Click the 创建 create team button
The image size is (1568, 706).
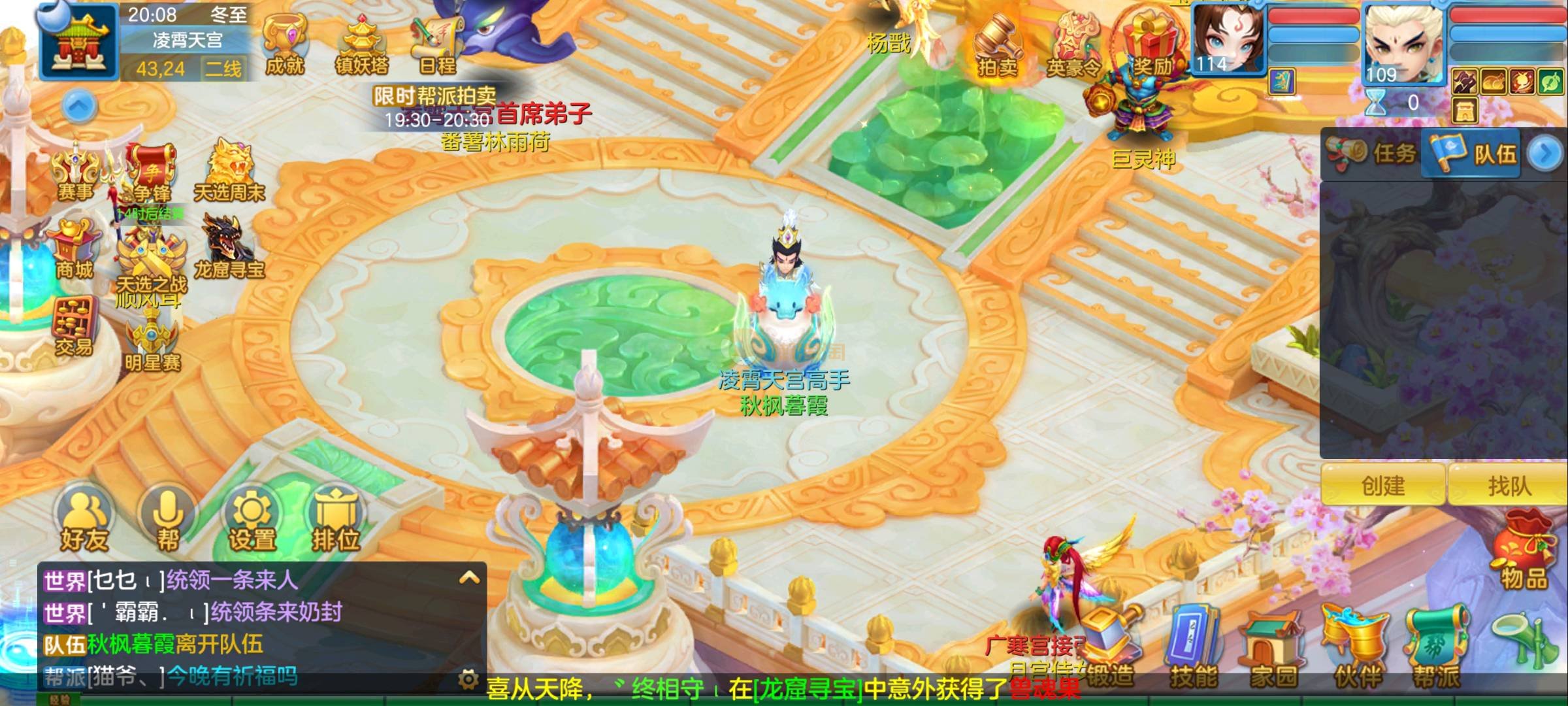[x=1382, y=486]
